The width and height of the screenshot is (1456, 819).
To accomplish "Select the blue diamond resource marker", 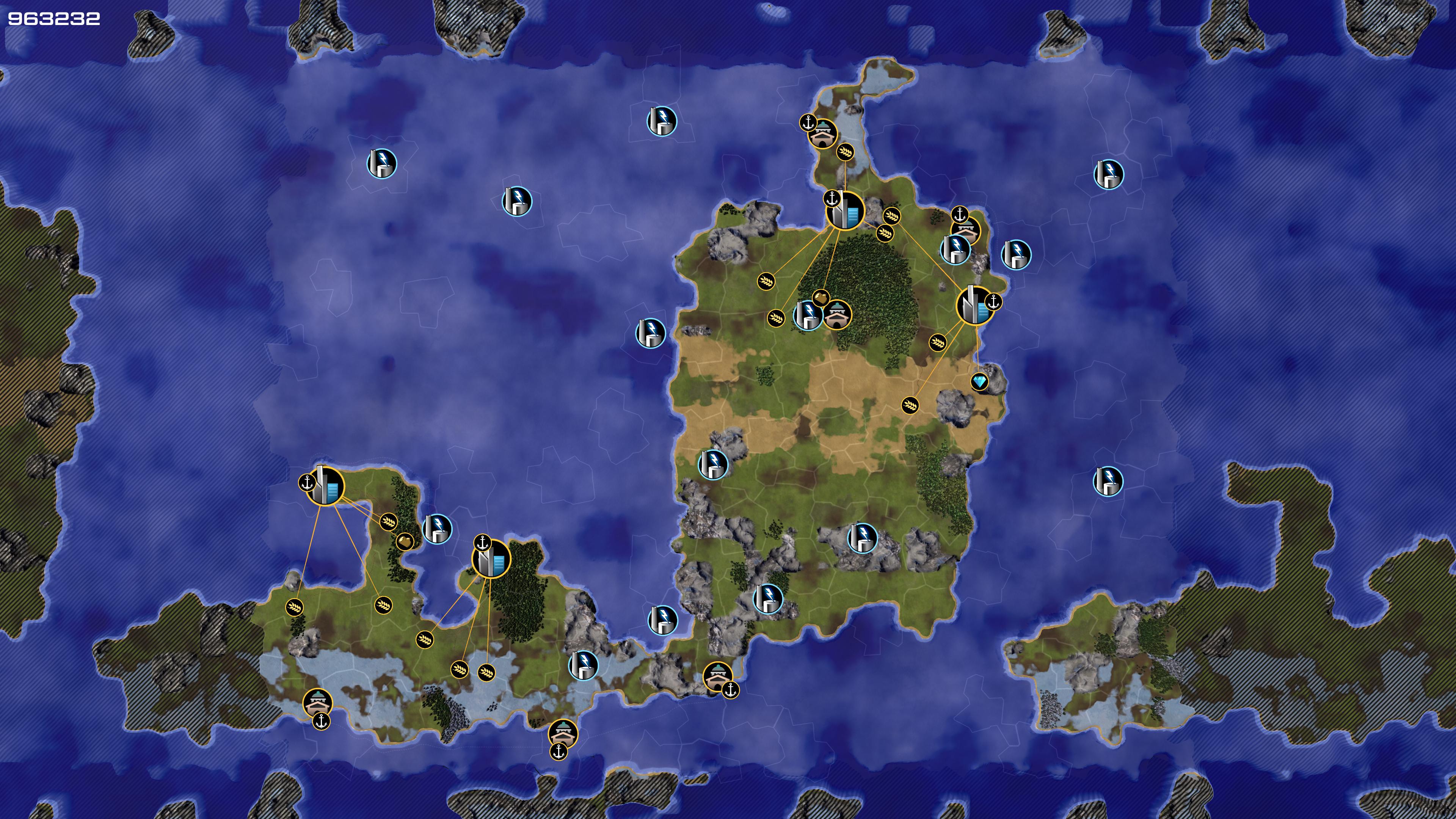I will (x=979, y=381).
